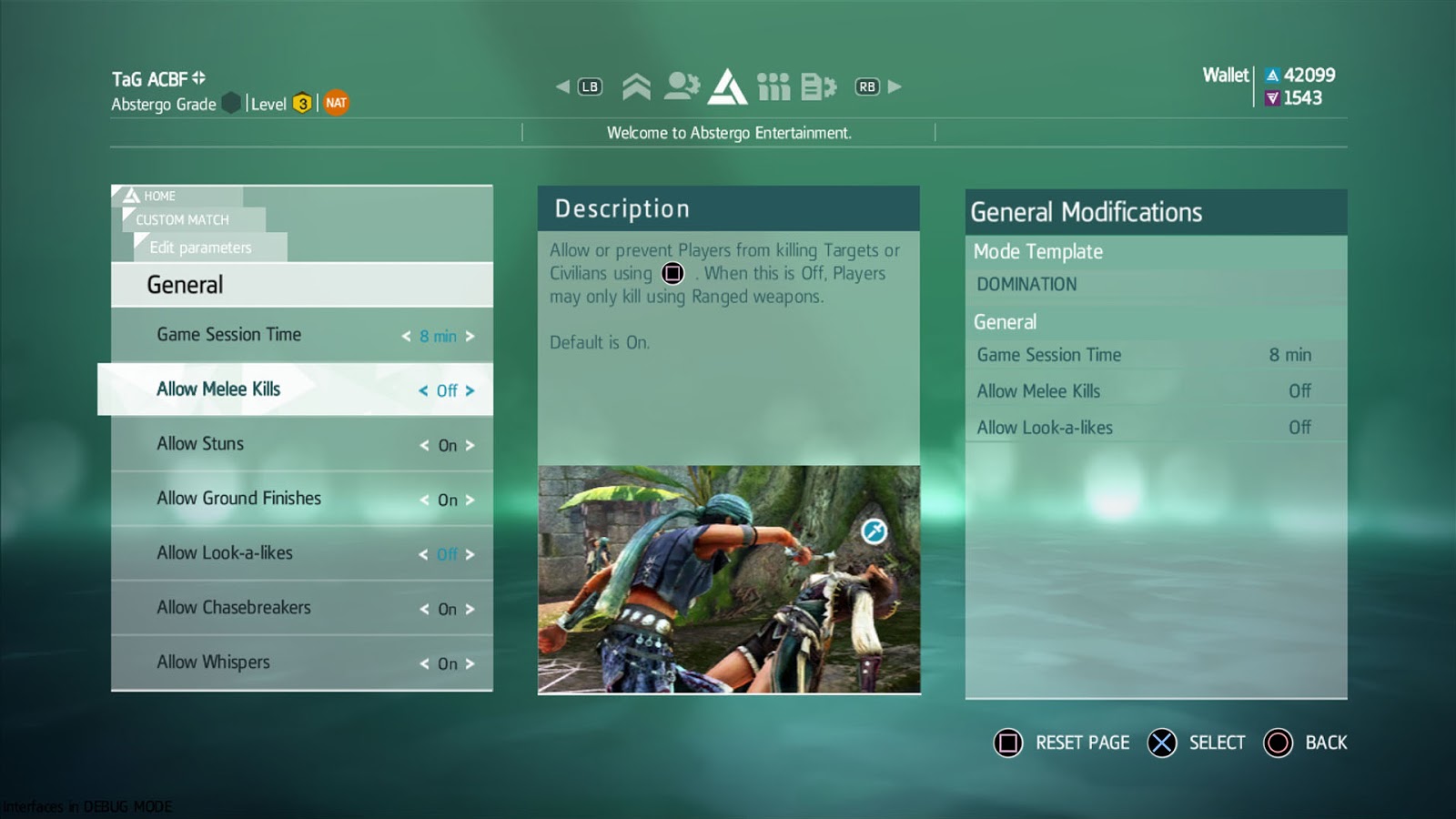Click the right arrow beside Allow Whispers
The image size is (1456, 819).
pyautogui.click(x=470, y=664)
